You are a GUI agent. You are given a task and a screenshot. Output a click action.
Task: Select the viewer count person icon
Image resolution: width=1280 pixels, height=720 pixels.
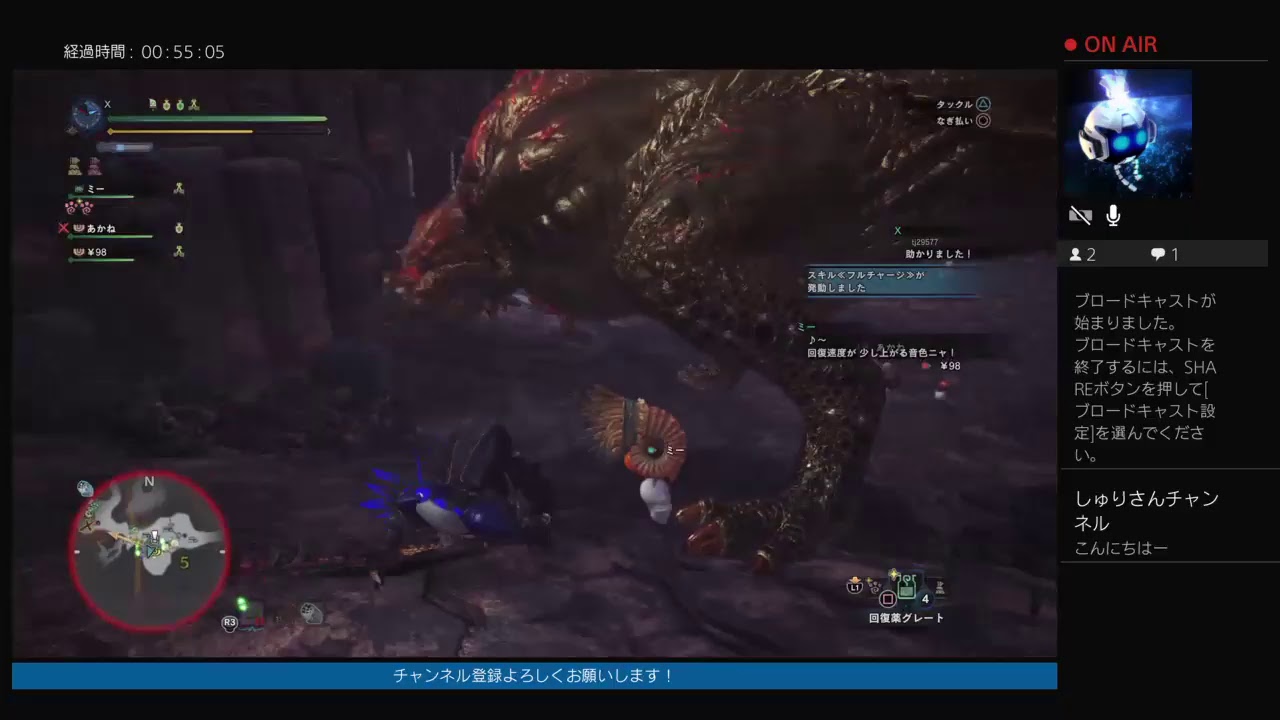(x=1078, y=254)
